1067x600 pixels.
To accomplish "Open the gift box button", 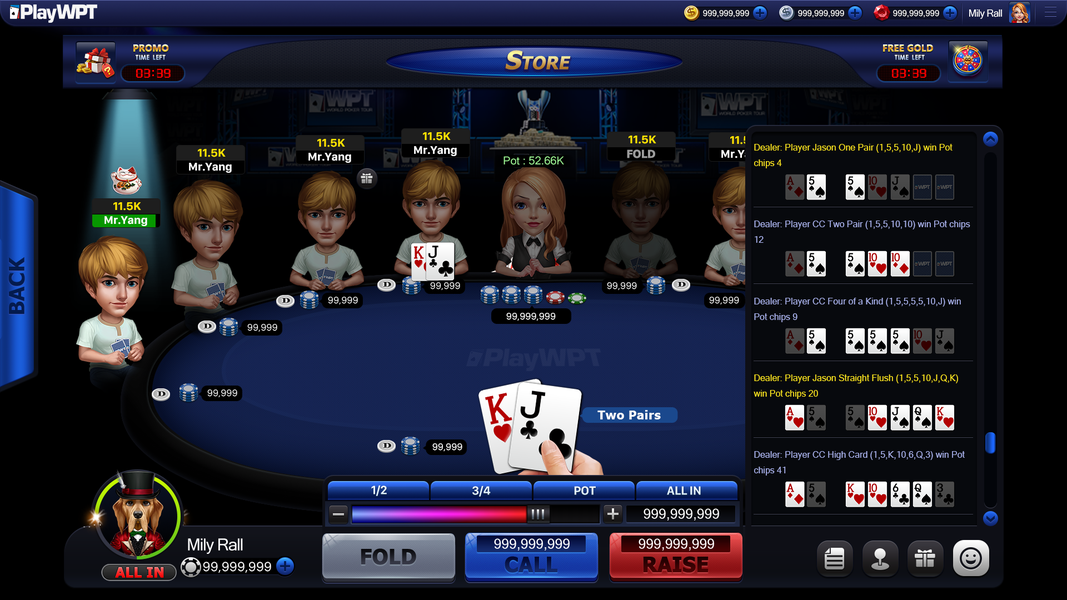I will 925,559.
